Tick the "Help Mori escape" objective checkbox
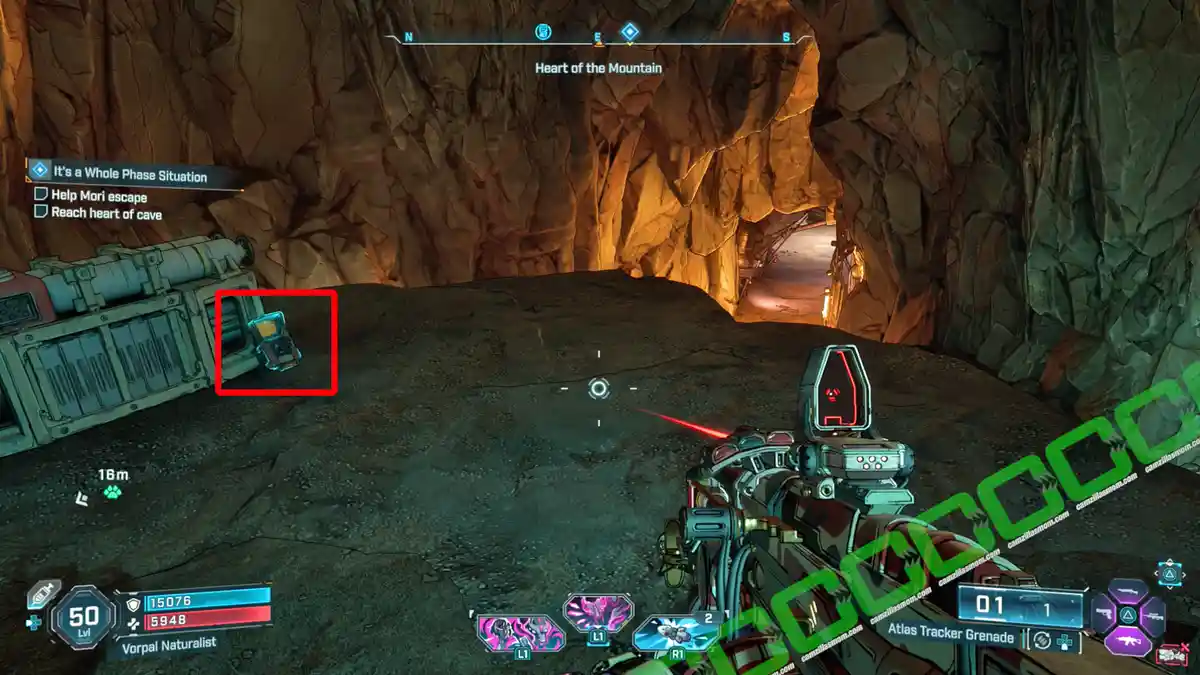Screen dimensions: 1200x675 pyautogui.click(x=41, y=196)
